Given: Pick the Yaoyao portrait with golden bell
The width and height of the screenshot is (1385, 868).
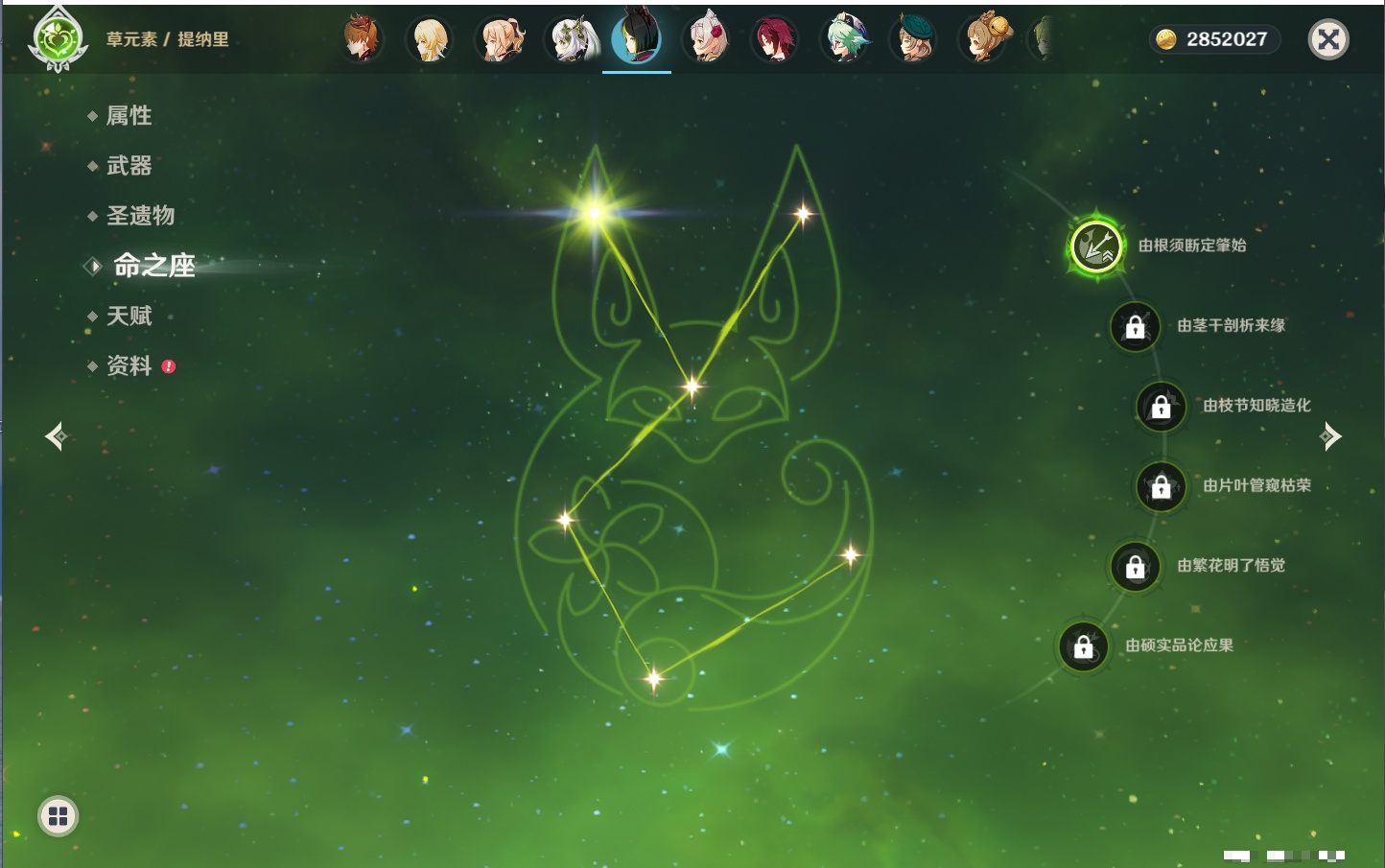Looking at the screenshot, I should [x=984, y=39].
